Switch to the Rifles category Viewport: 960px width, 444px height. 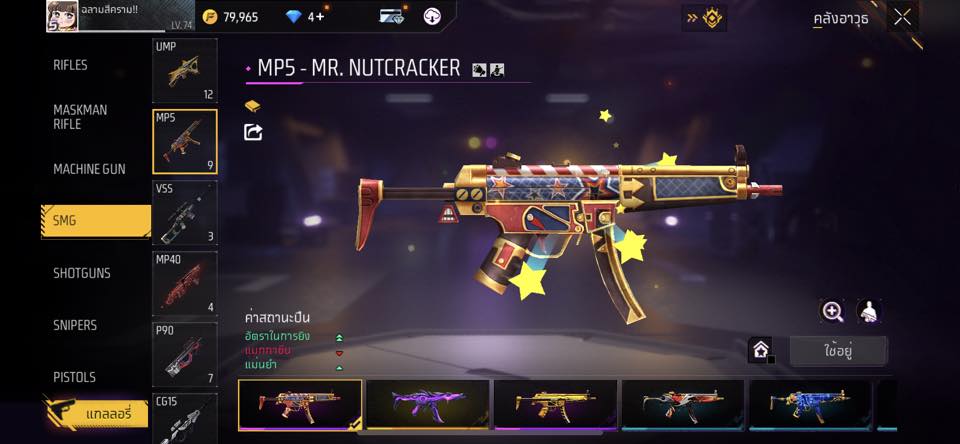pyautogui.click(x=70, y=65)
